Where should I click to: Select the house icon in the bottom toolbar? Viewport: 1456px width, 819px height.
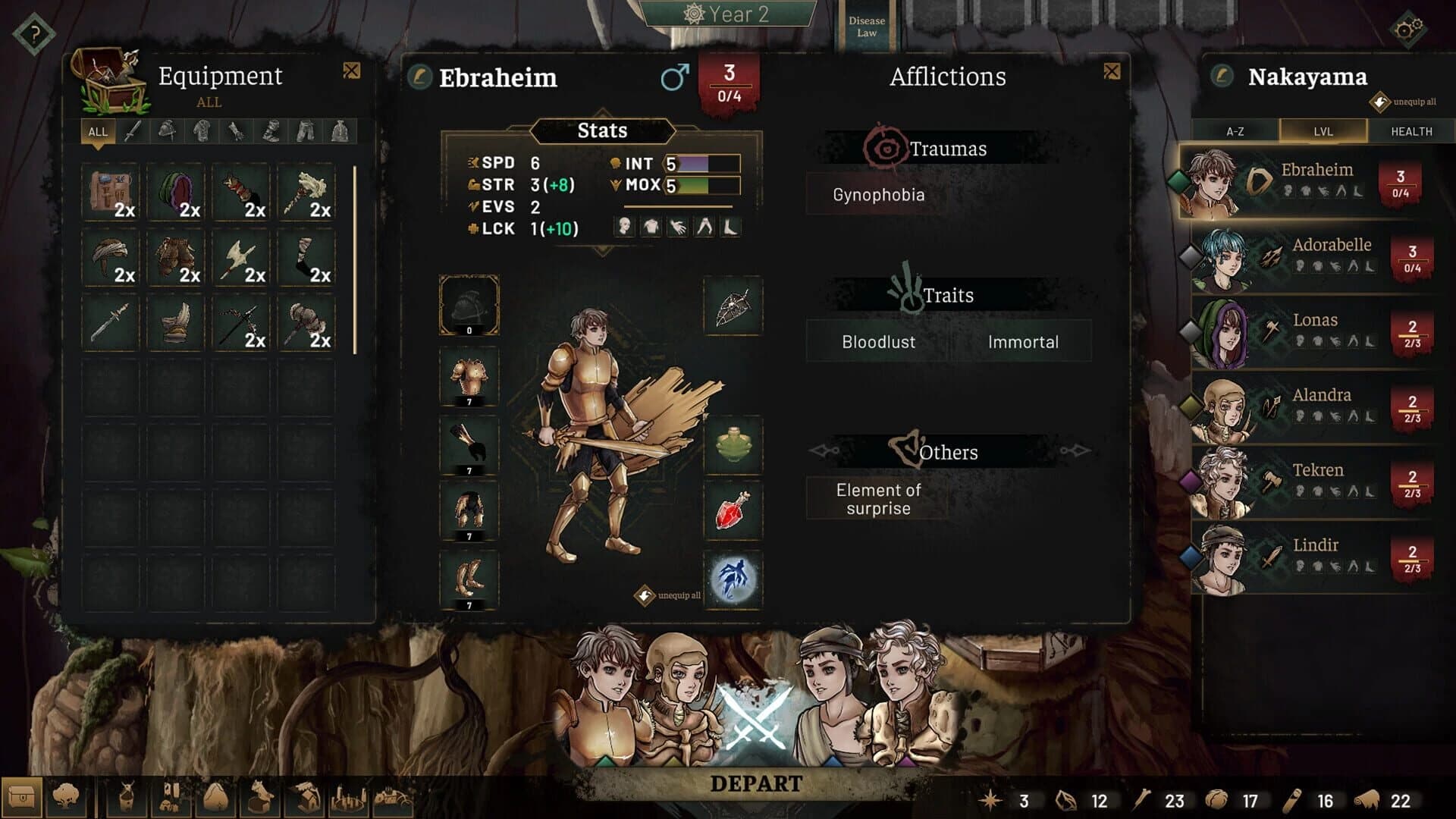tap(306, 796)
